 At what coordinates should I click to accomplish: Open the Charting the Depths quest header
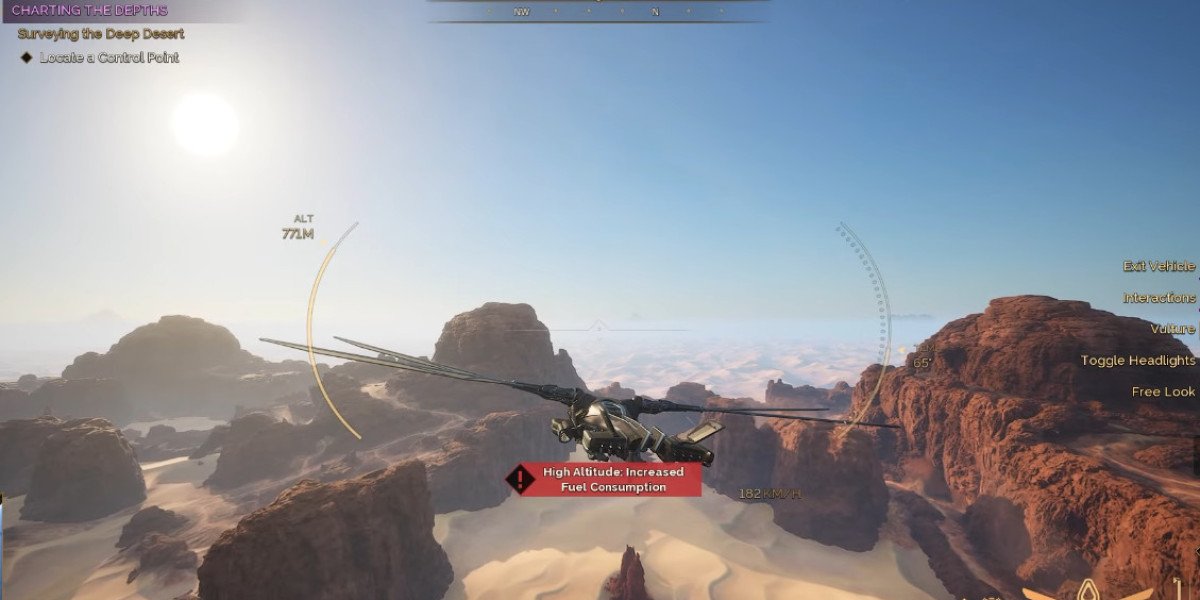(90, 11)
